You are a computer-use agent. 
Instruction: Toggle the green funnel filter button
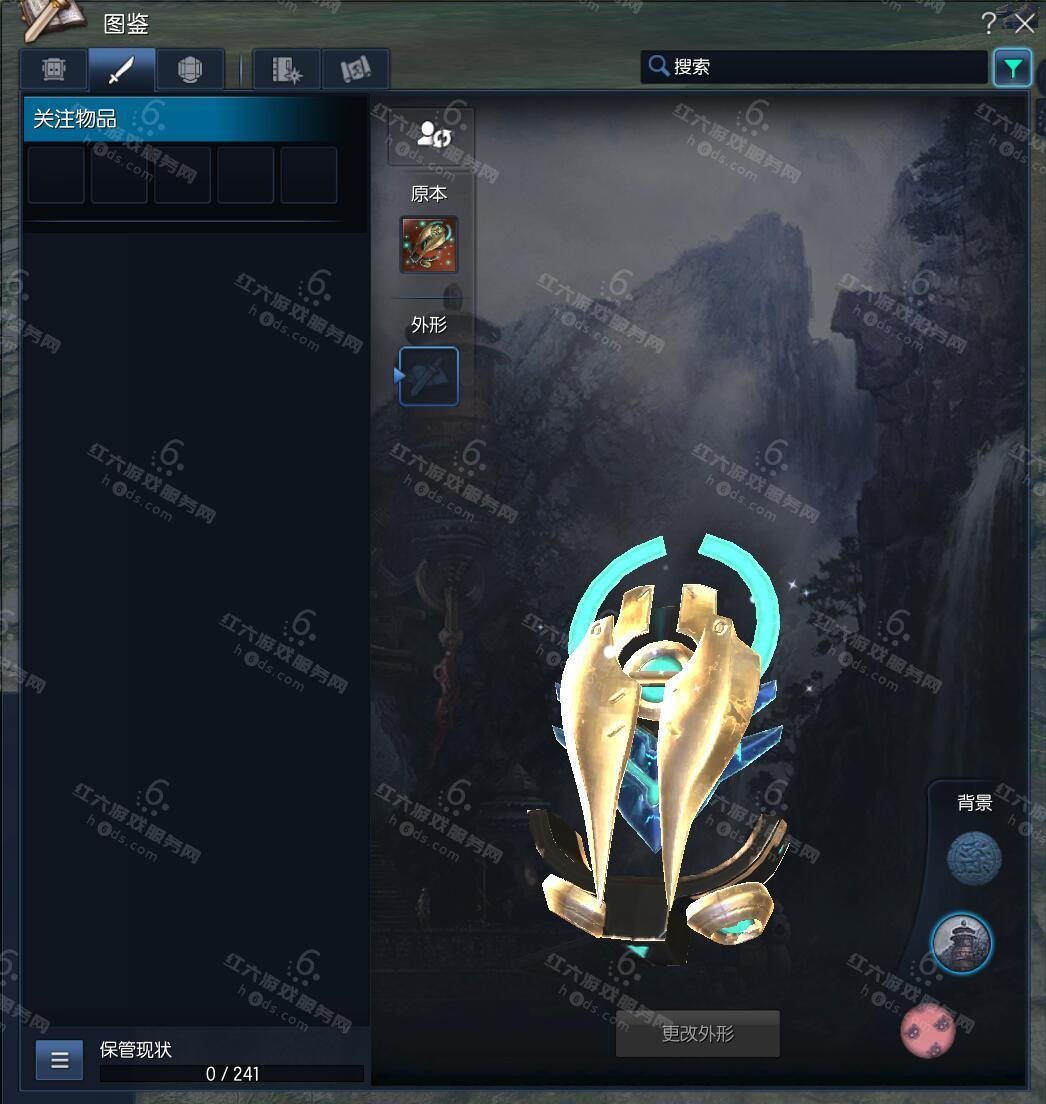coord(1012,68)
